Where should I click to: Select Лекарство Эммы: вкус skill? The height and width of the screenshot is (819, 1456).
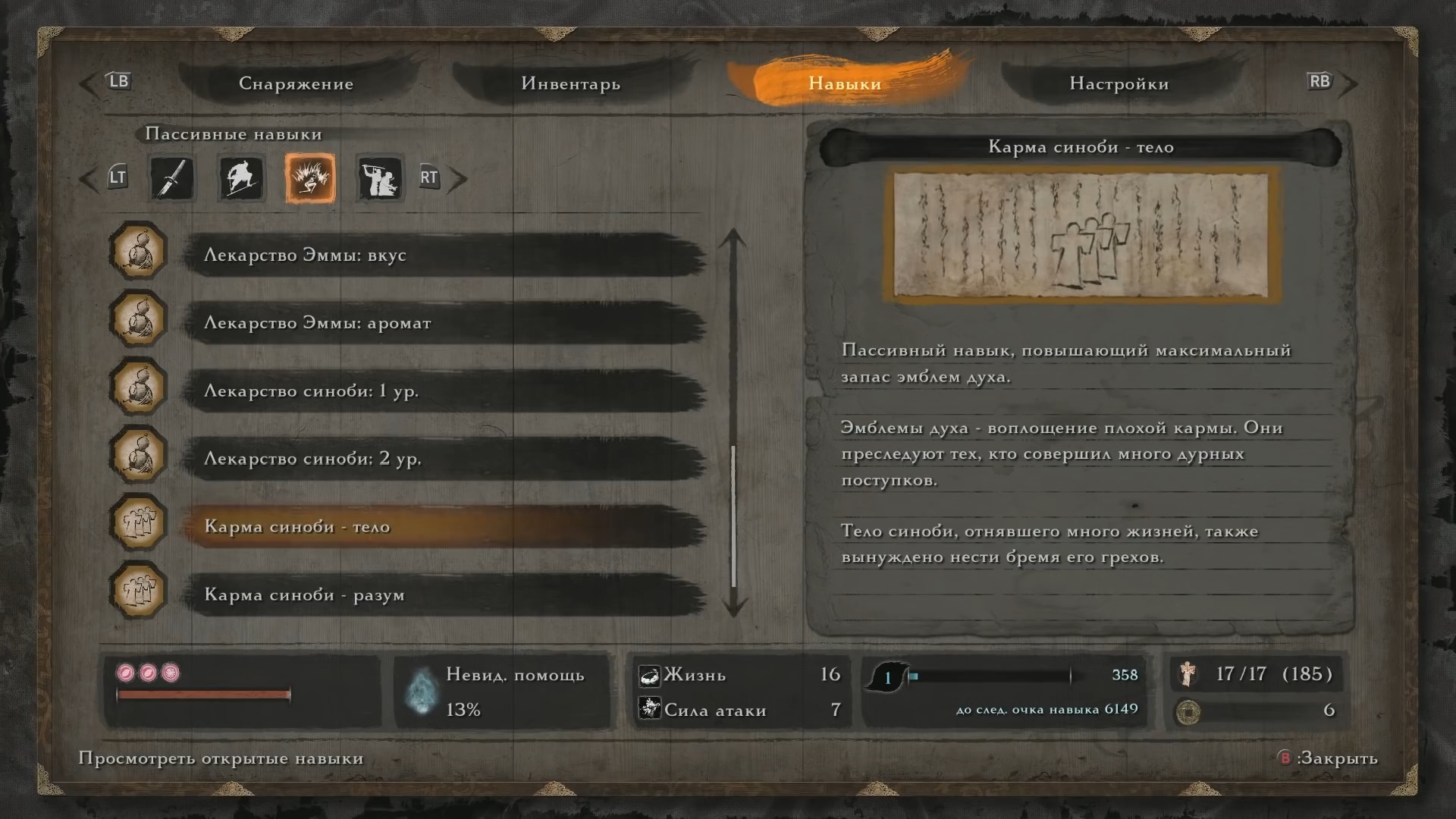tap(444, 255)
